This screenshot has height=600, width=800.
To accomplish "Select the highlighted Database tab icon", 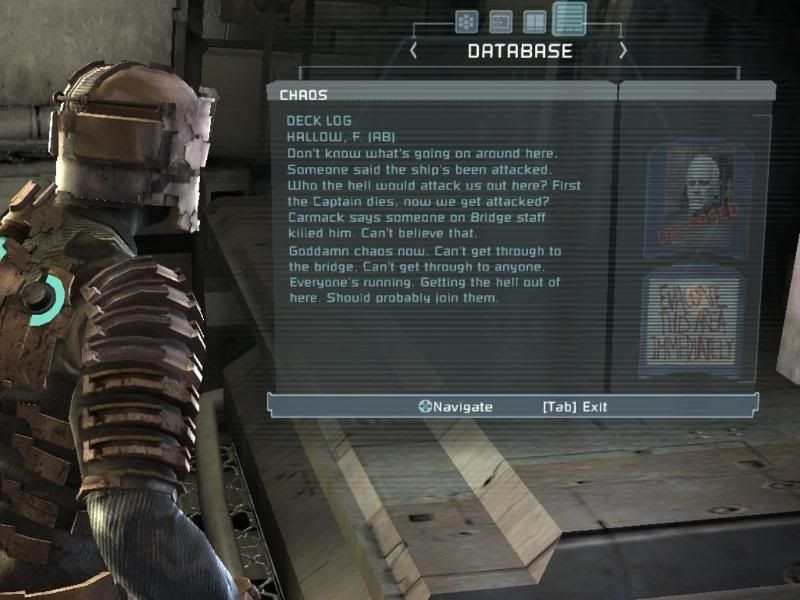I will pos(569,19).
